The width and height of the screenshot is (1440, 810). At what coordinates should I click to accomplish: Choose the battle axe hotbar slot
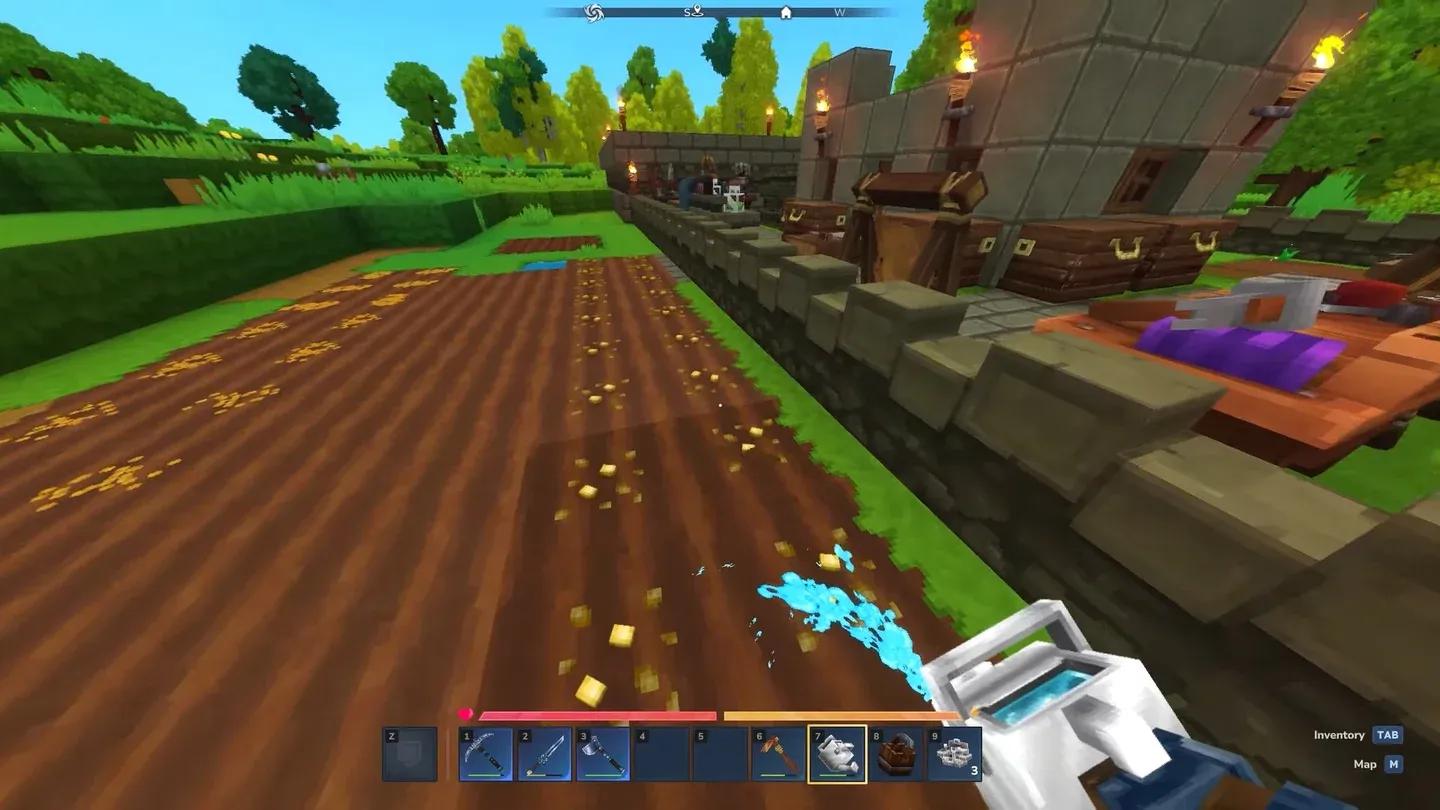point(603,754)
